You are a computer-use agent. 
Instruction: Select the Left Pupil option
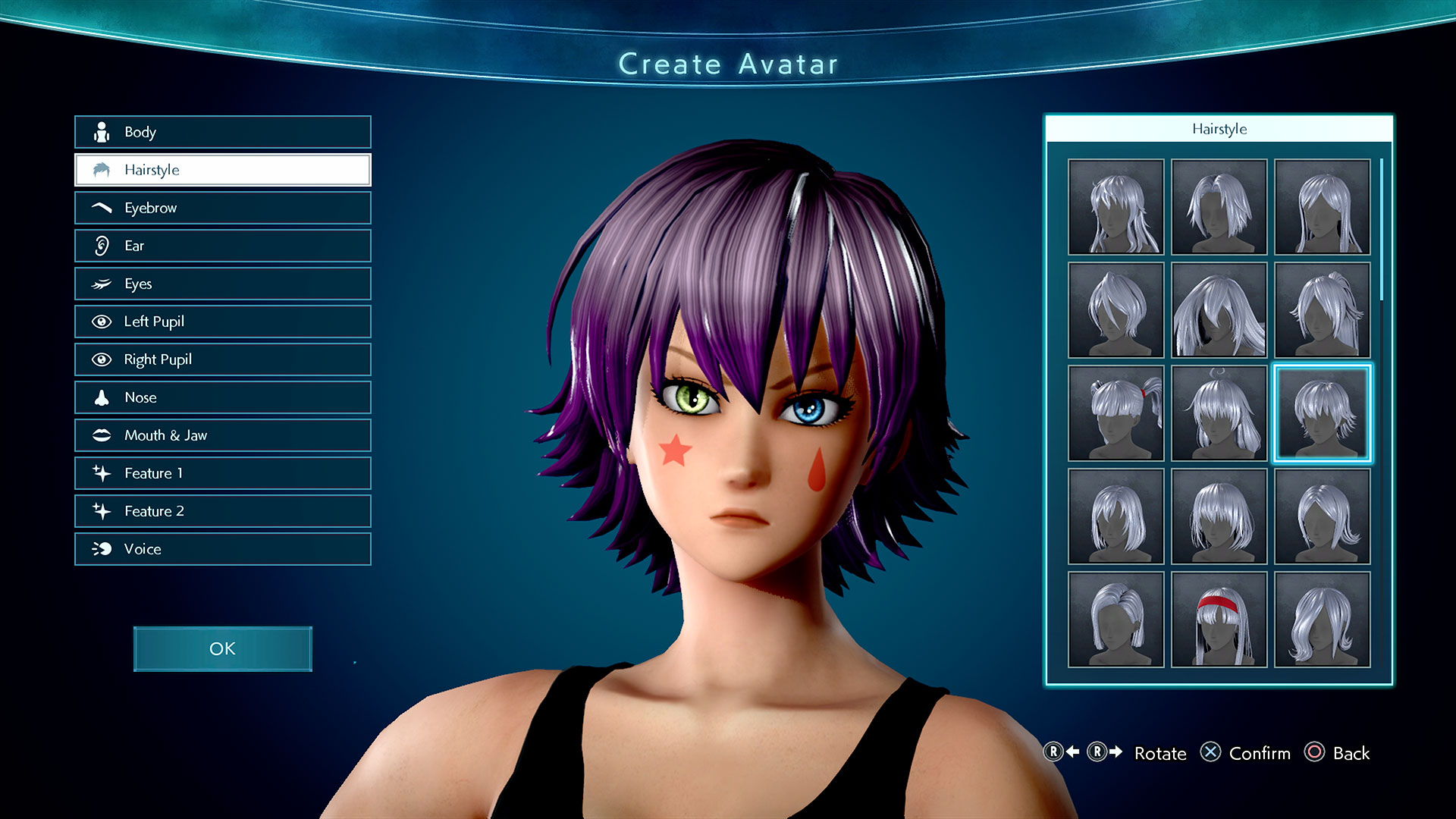(222, 322)
